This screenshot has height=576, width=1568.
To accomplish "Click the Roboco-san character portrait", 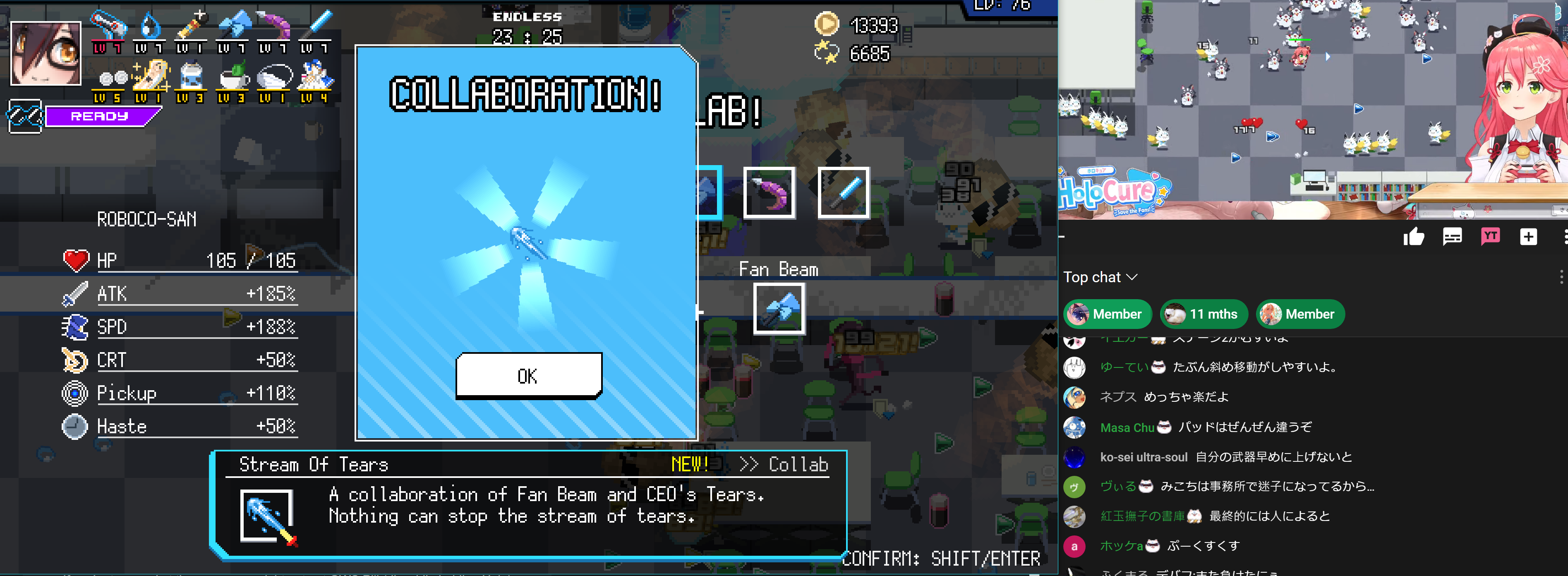I will point(46,53).
